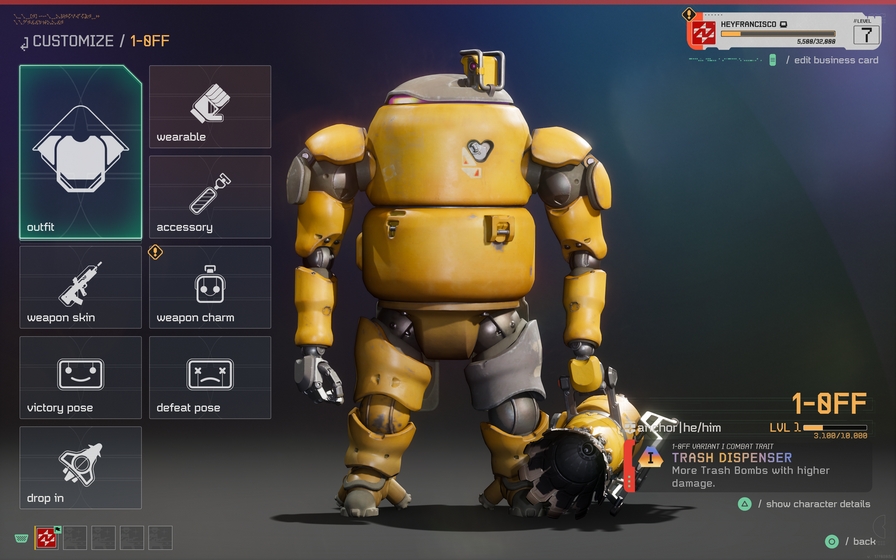Viewport: 896px width, 560px height.
Task: Select the red emblem squad slot
Action: pos(47,538)
